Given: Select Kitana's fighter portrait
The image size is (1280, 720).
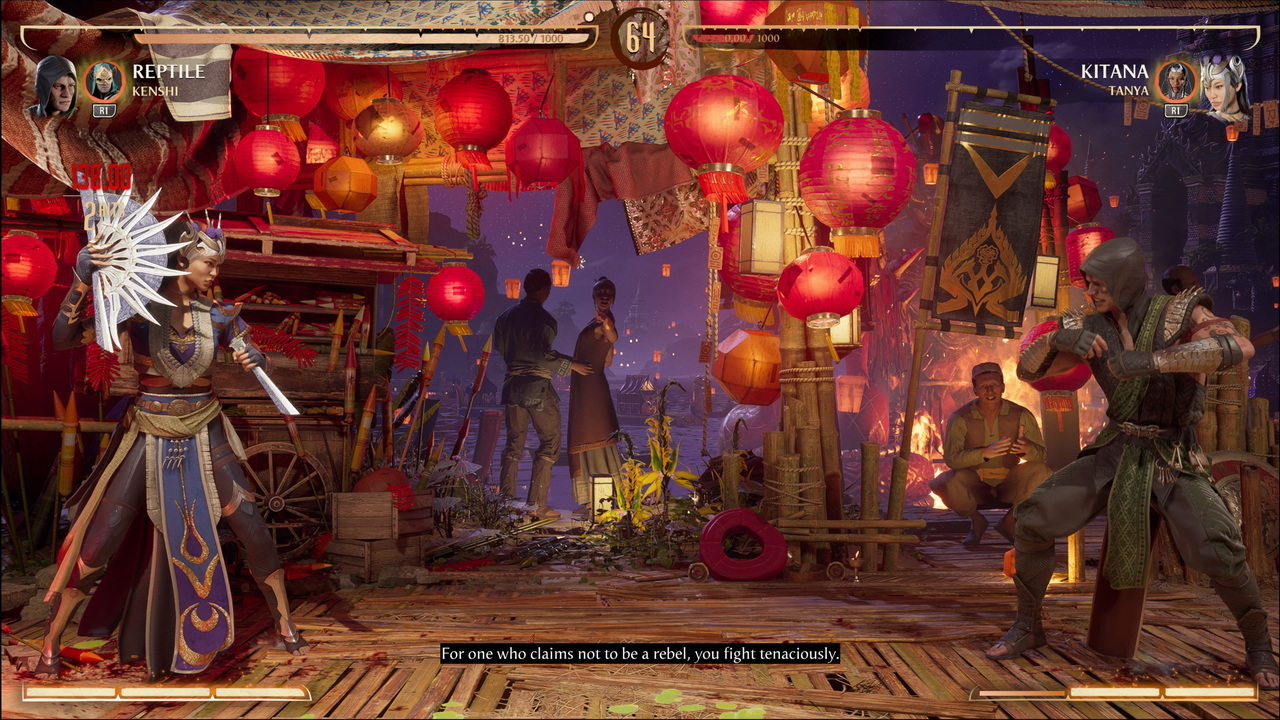Looking at the screenshot, I should coord(1223,87).
